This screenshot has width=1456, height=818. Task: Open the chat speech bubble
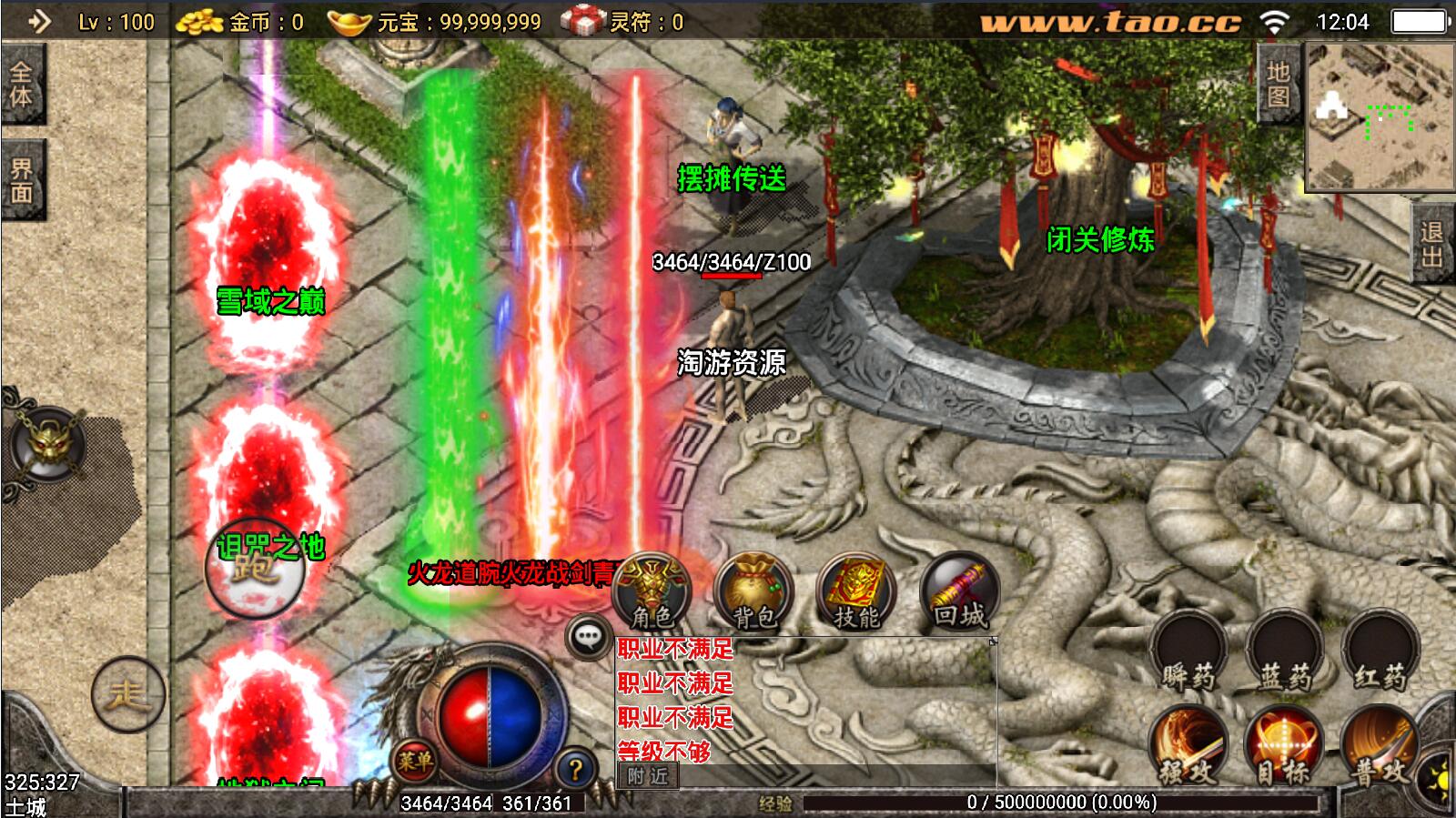(x=589, y=636)
